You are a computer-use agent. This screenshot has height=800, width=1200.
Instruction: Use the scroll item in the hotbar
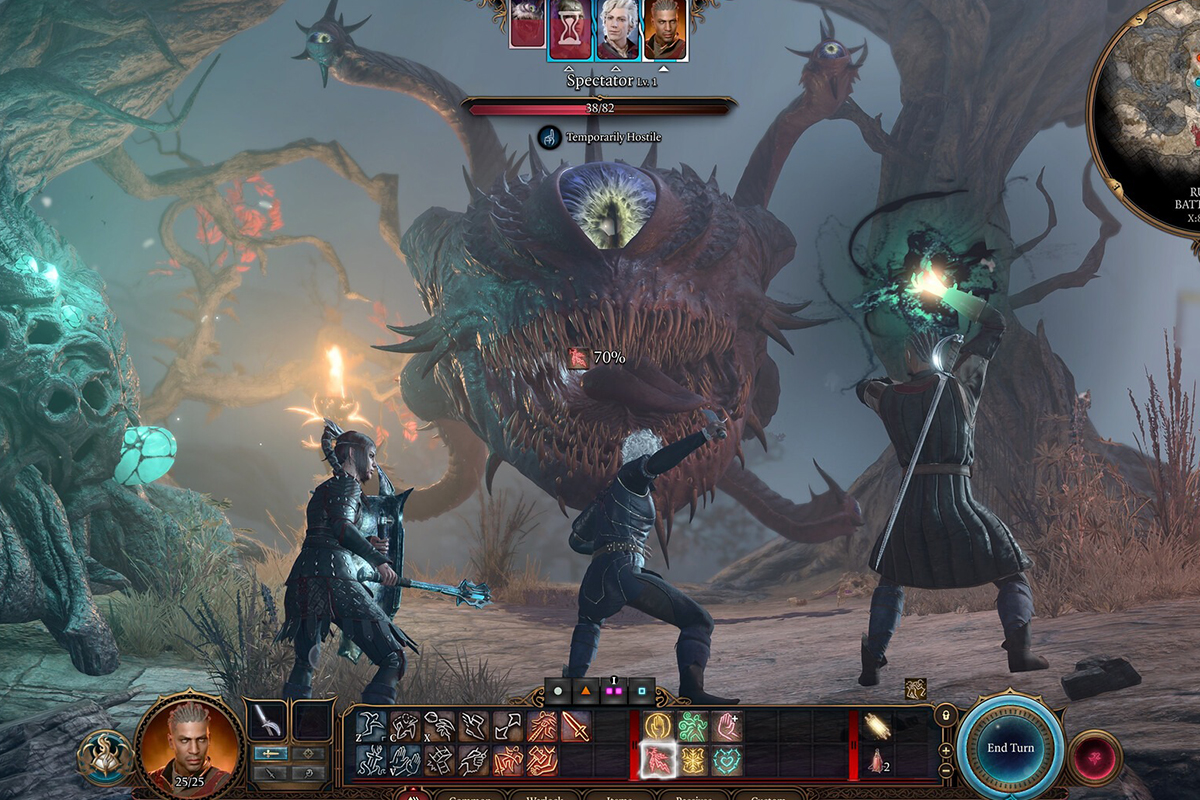[x=878, y=726]
